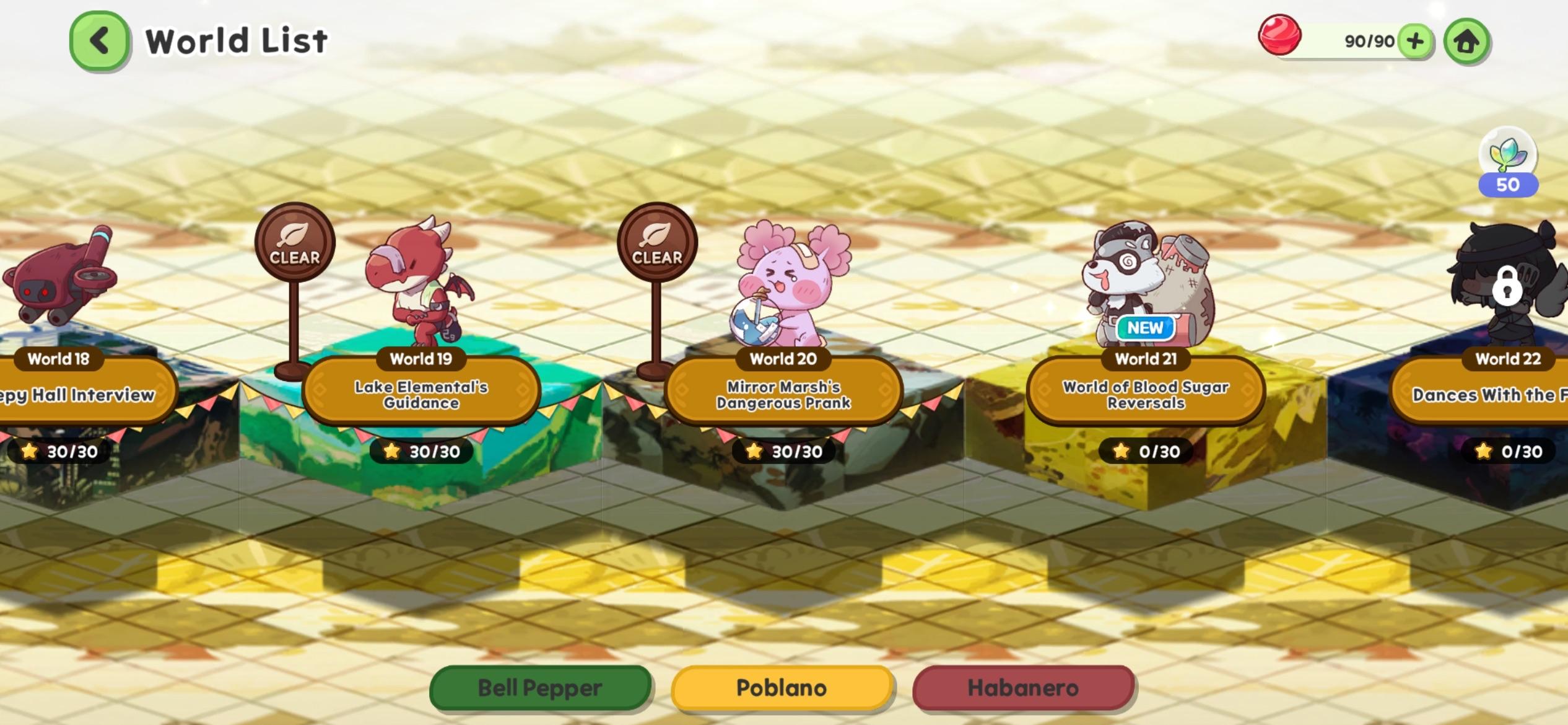
Task: Click the CLEAR sign beside World 20
Action: click(x=658, y=242)
